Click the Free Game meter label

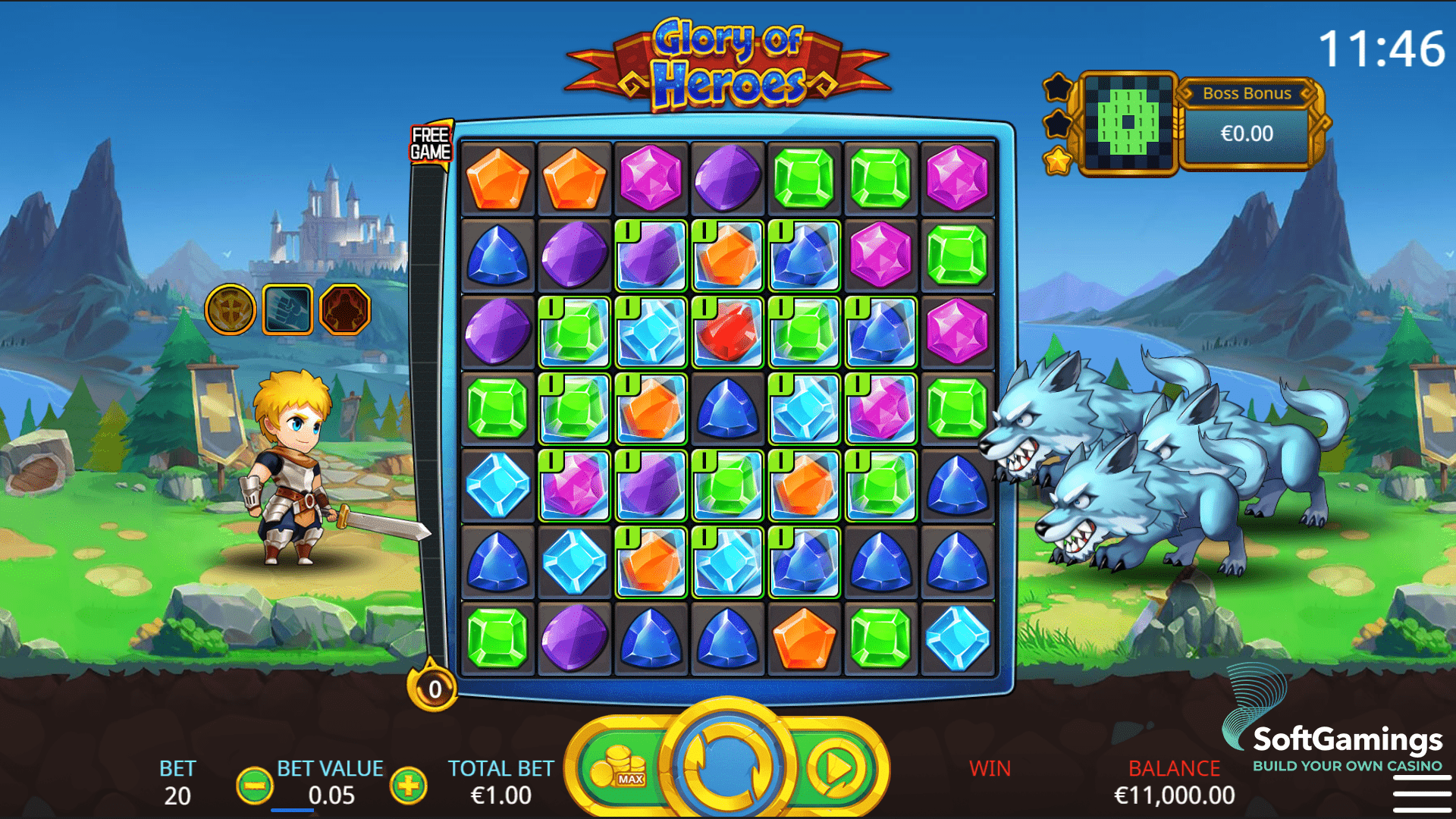point(430,143)
